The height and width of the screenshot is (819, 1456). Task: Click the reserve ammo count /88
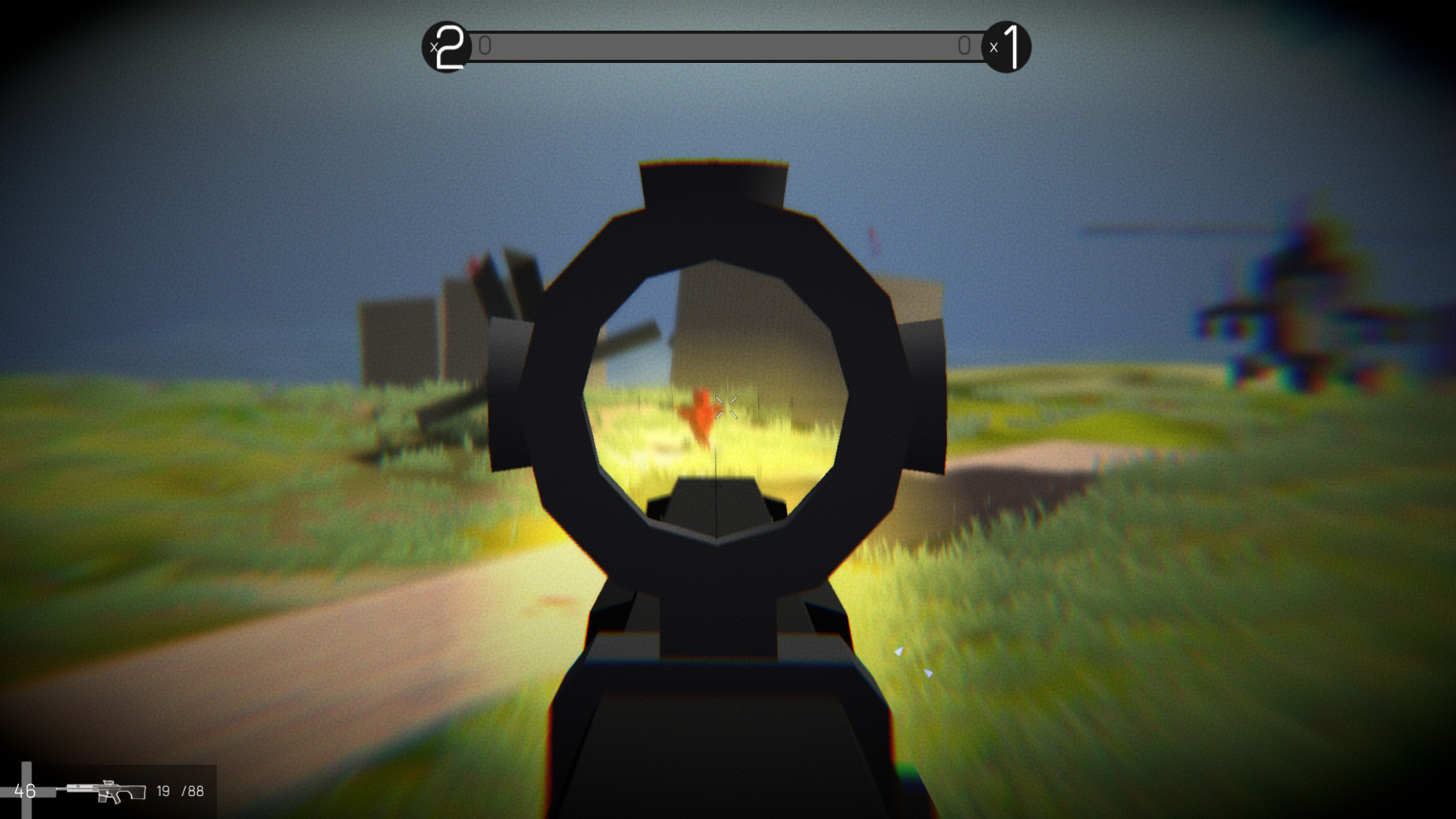pyautogui.click(x=192, y=791)
